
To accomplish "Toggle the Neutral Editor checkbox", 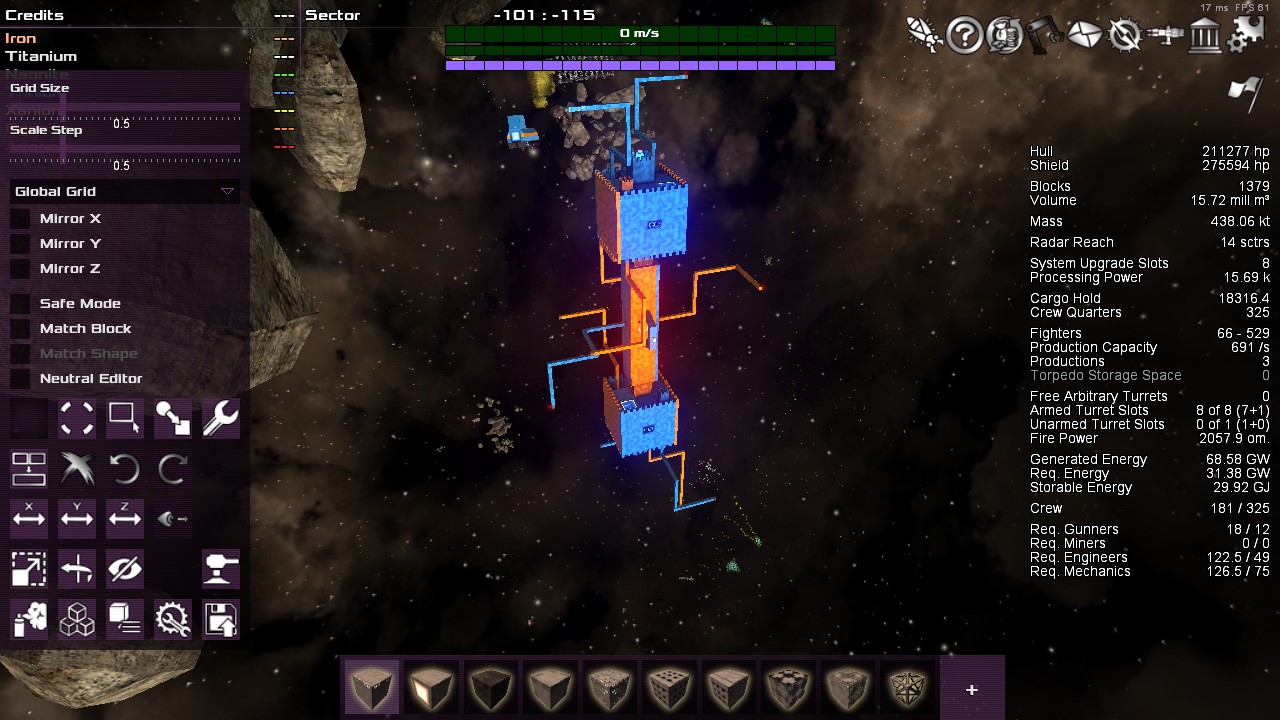I will coord(20,379).
